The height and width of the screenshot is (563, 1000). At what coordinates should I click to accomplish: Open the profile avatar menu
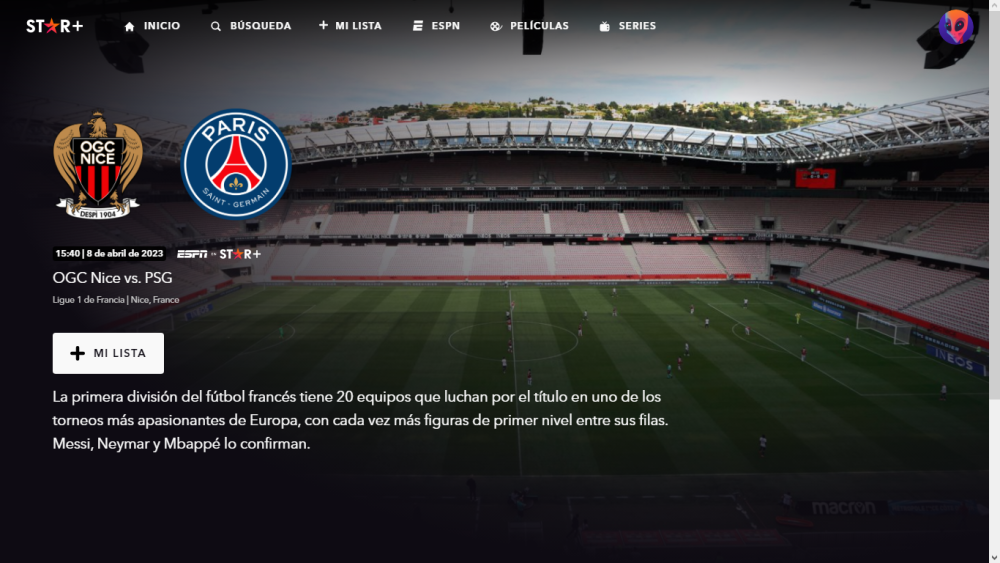(x=956, y=27)
